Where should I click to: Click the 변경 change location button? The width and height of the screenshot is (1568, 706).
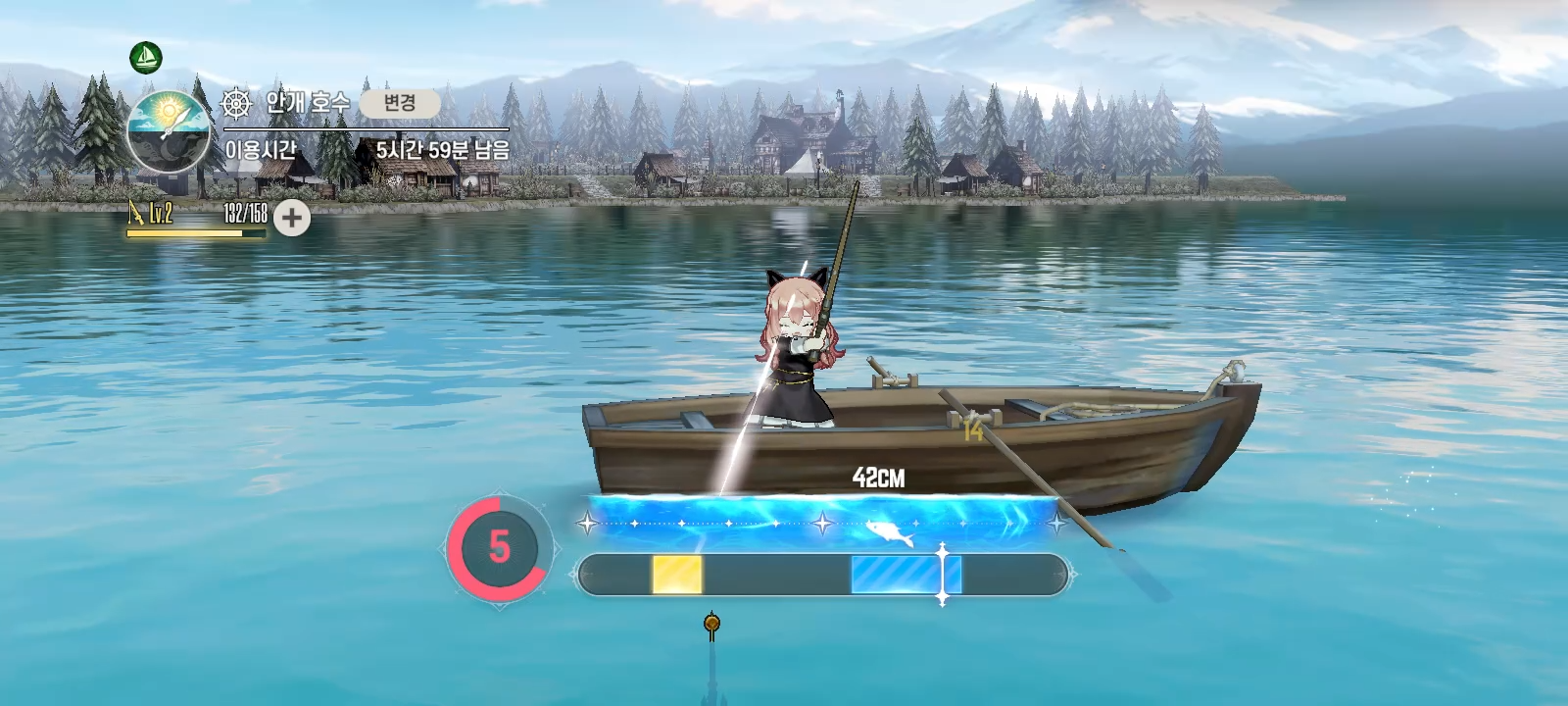coord(399,103)
